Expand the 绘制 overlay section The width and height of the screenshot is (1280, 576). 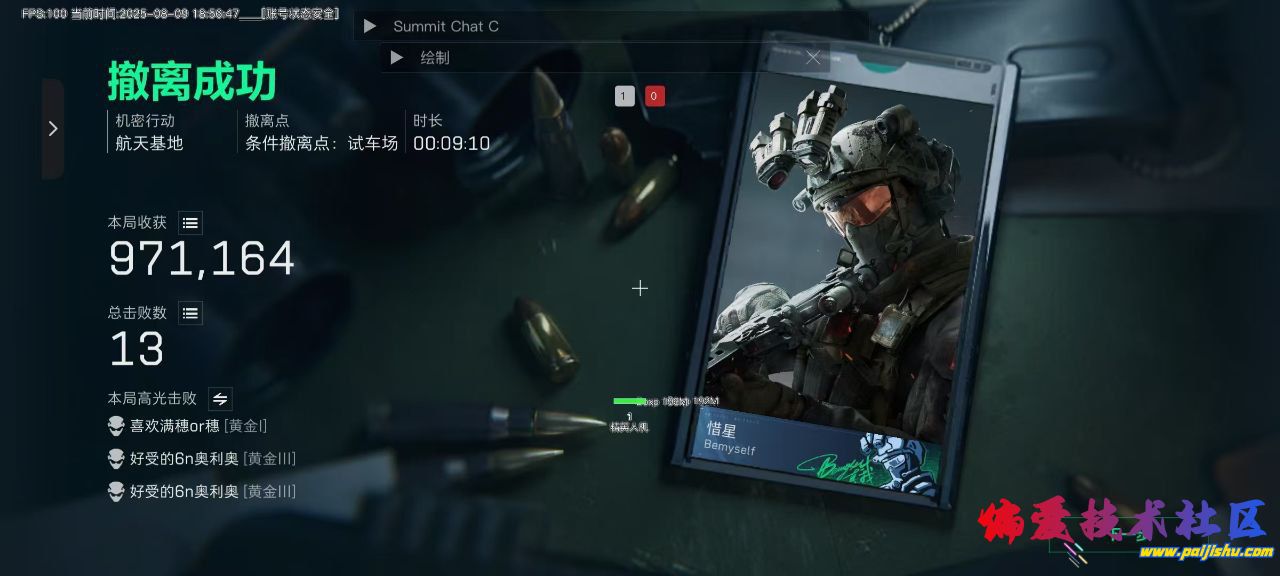tap(397, 58)
